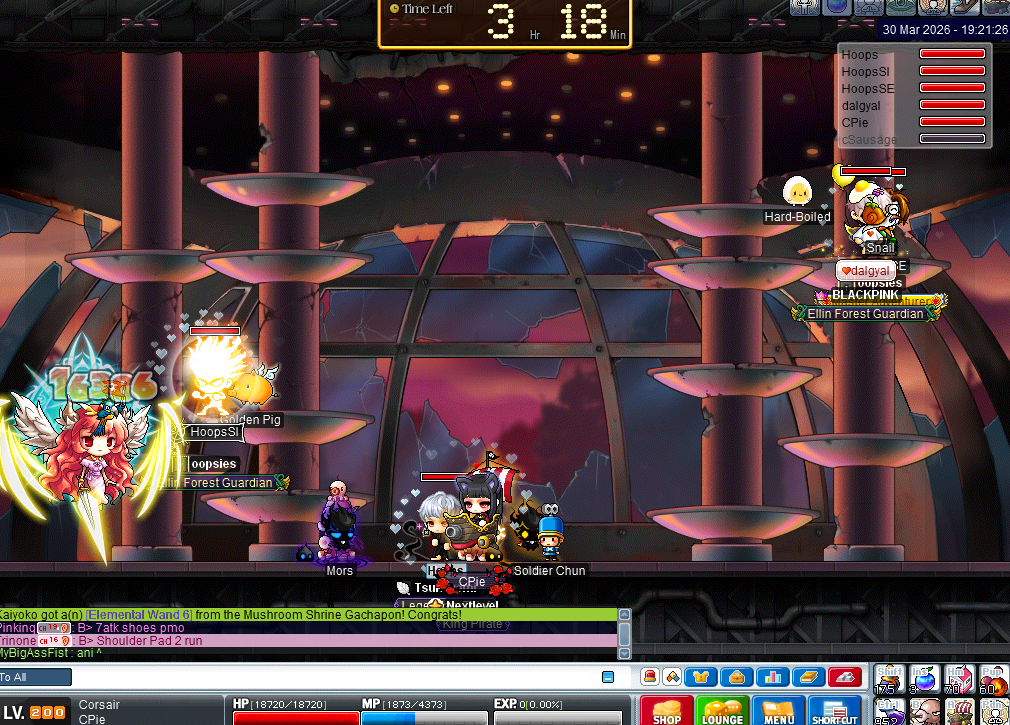
Task: Open the Menu button
Action: pos(779,710)
